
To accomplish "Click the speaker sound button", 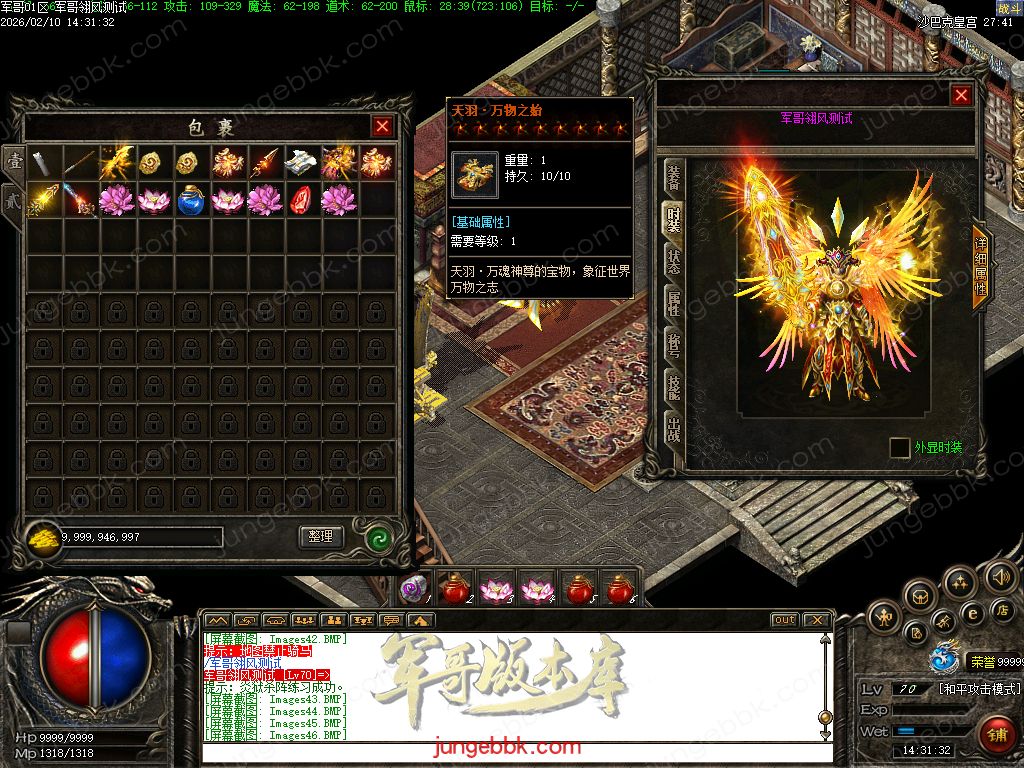I will coord(999,576).
